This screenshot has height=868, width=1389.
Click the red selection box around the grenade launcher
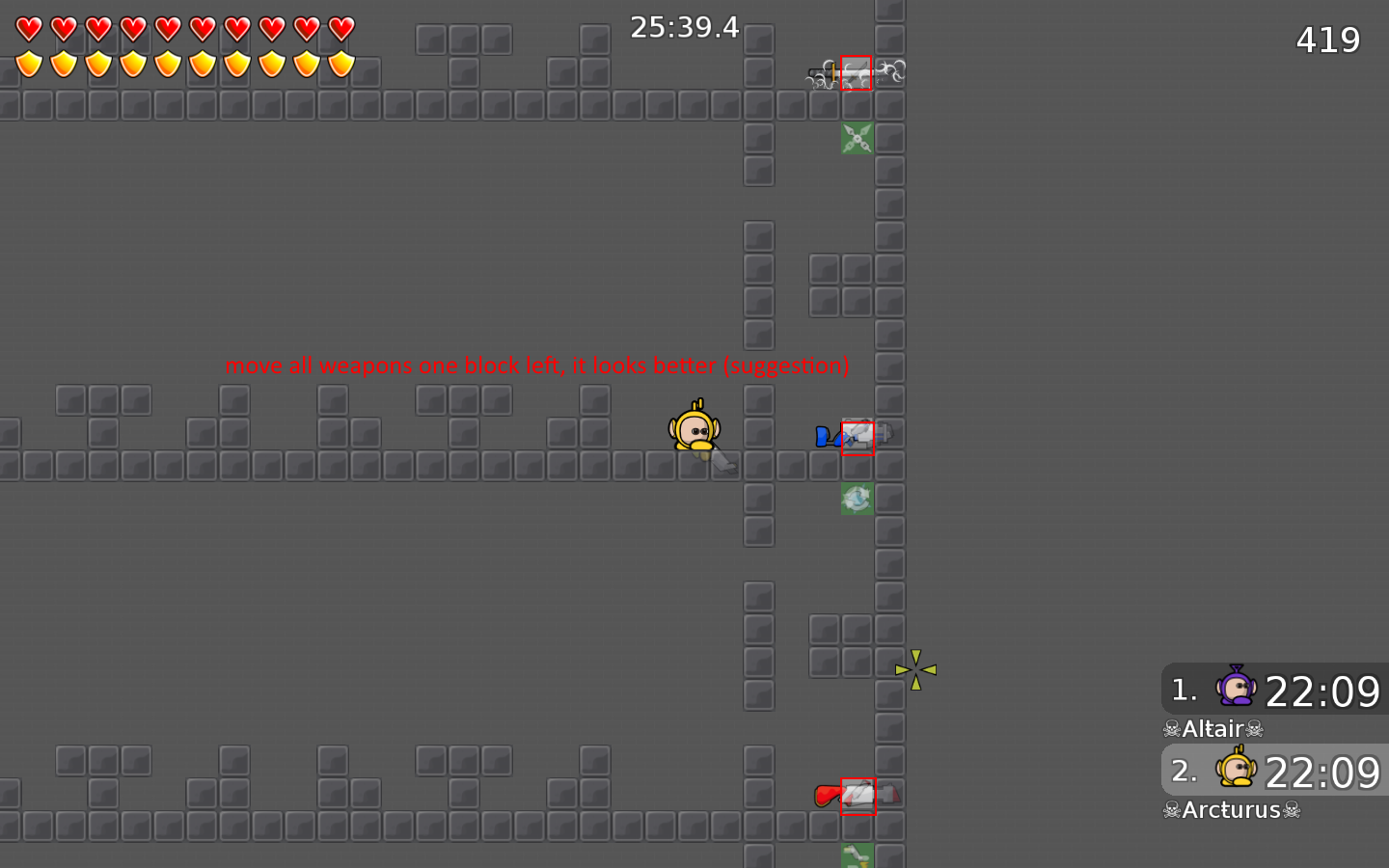858,797
